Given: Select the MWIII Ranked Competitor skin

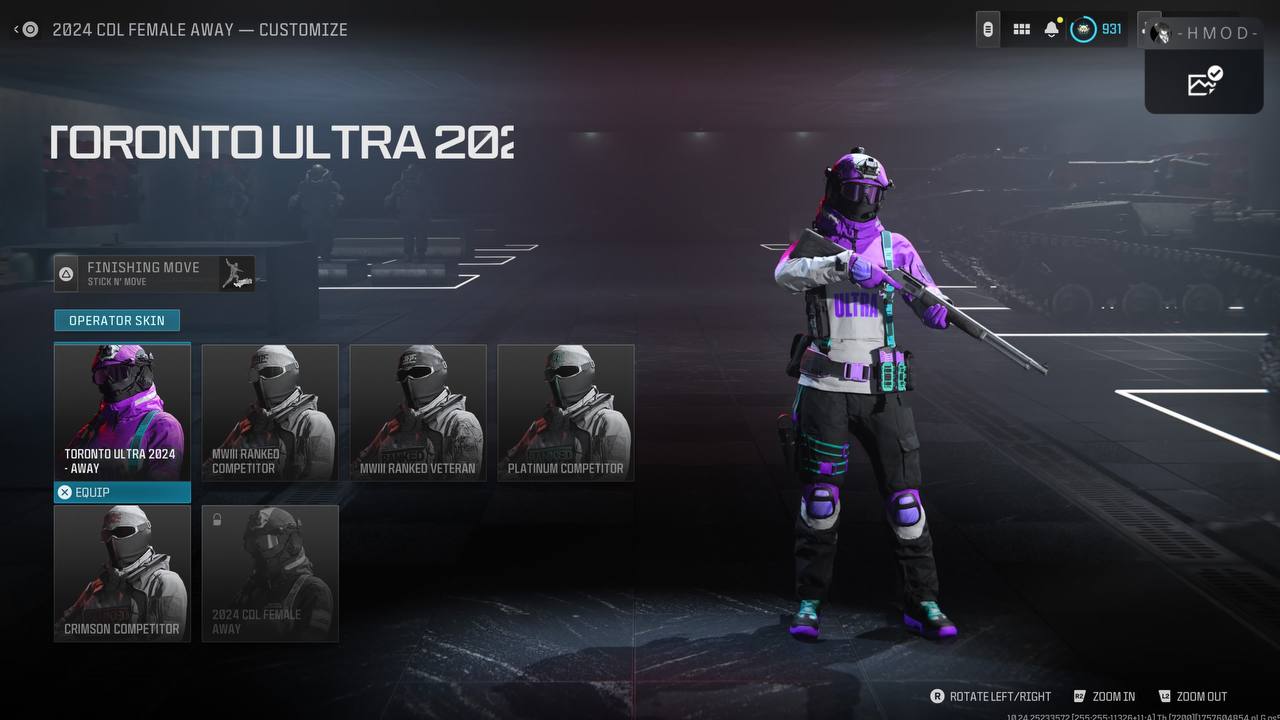Looking at the screenshot, I should pyautogui.click(x=270, y=413).
